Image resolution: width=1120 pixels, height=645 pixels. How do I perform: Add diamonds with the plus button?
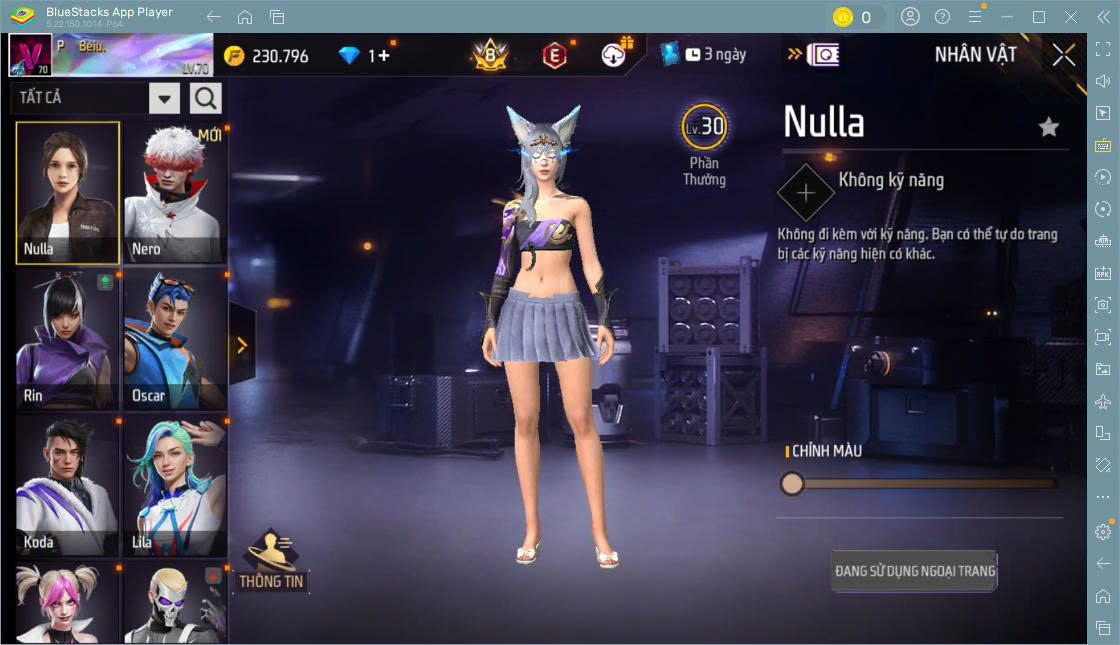click(384, 56)
